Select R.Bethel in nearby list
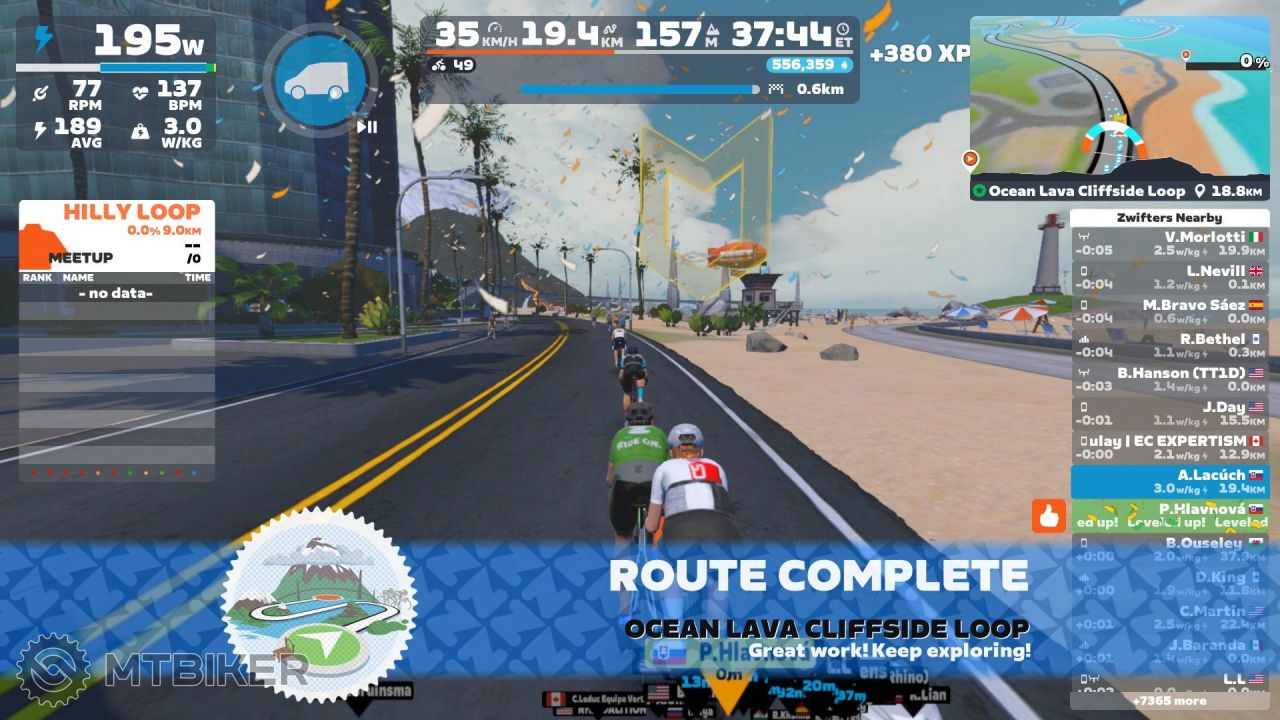This screenshot has height=720, width=1280. [1169, 346]
